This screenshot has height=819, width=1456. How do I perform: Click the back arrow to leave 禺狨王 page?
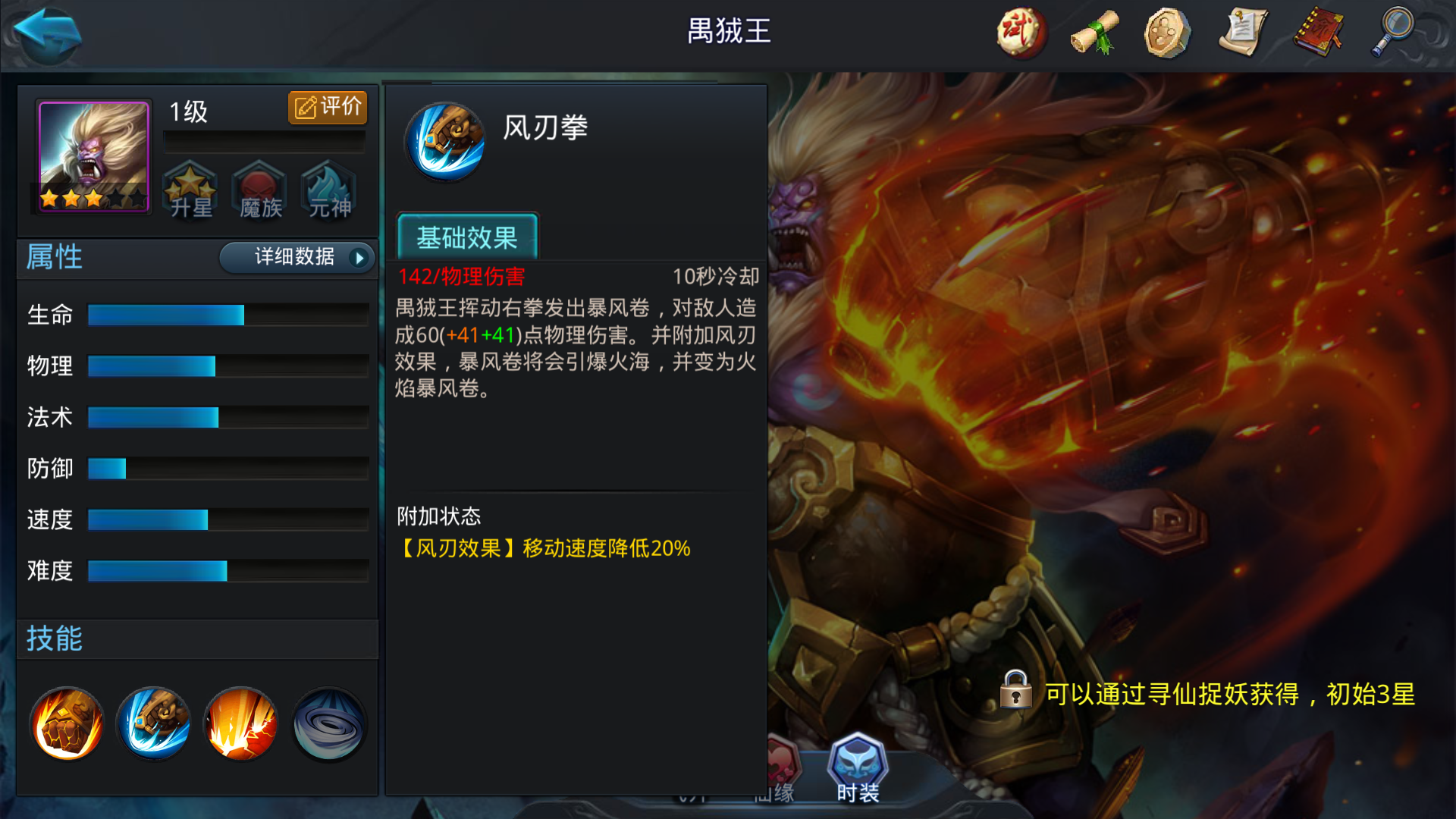click(45, 34)
